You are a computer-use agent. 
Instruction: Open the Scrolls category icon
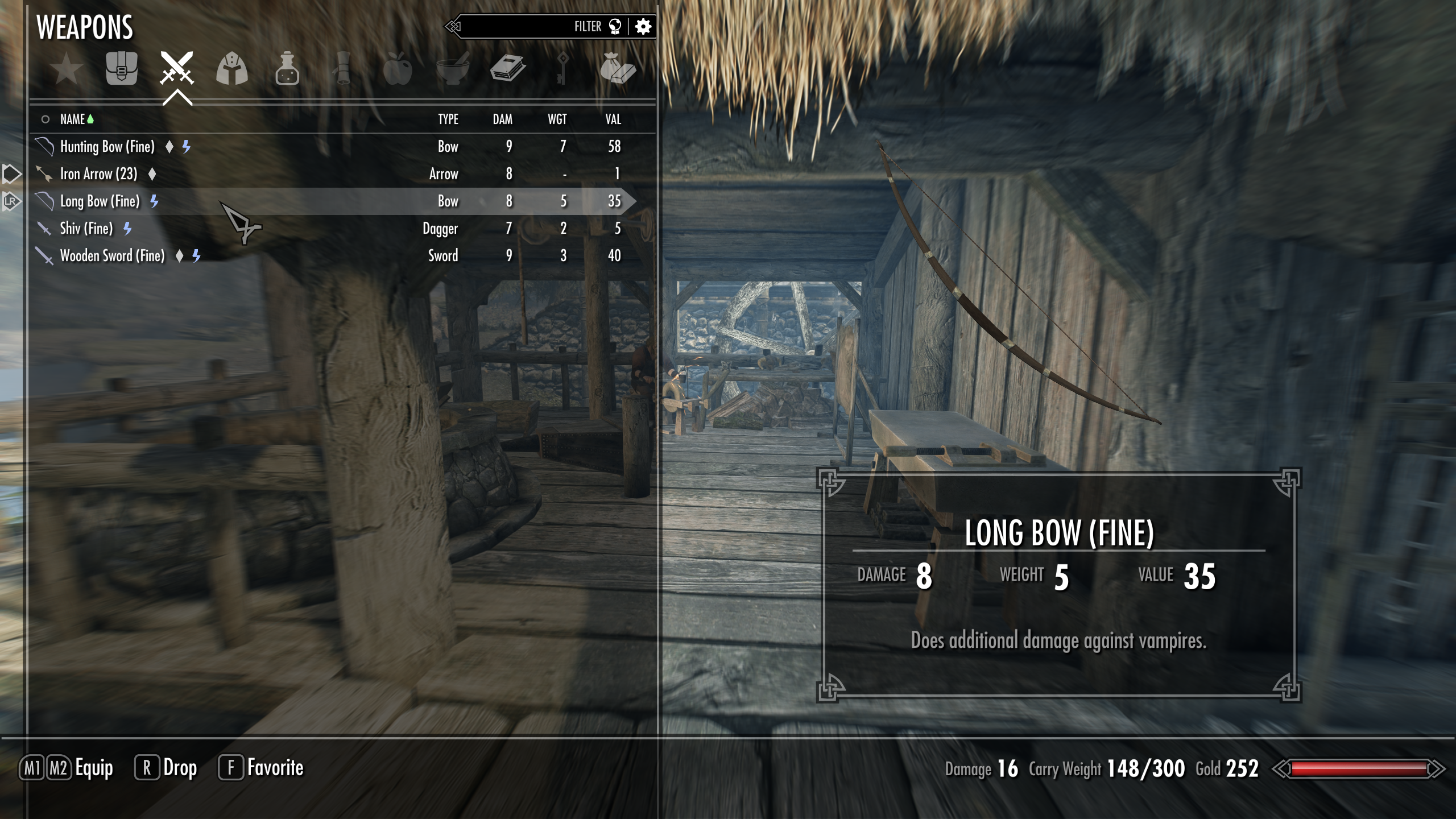click(x=342, y=69)
